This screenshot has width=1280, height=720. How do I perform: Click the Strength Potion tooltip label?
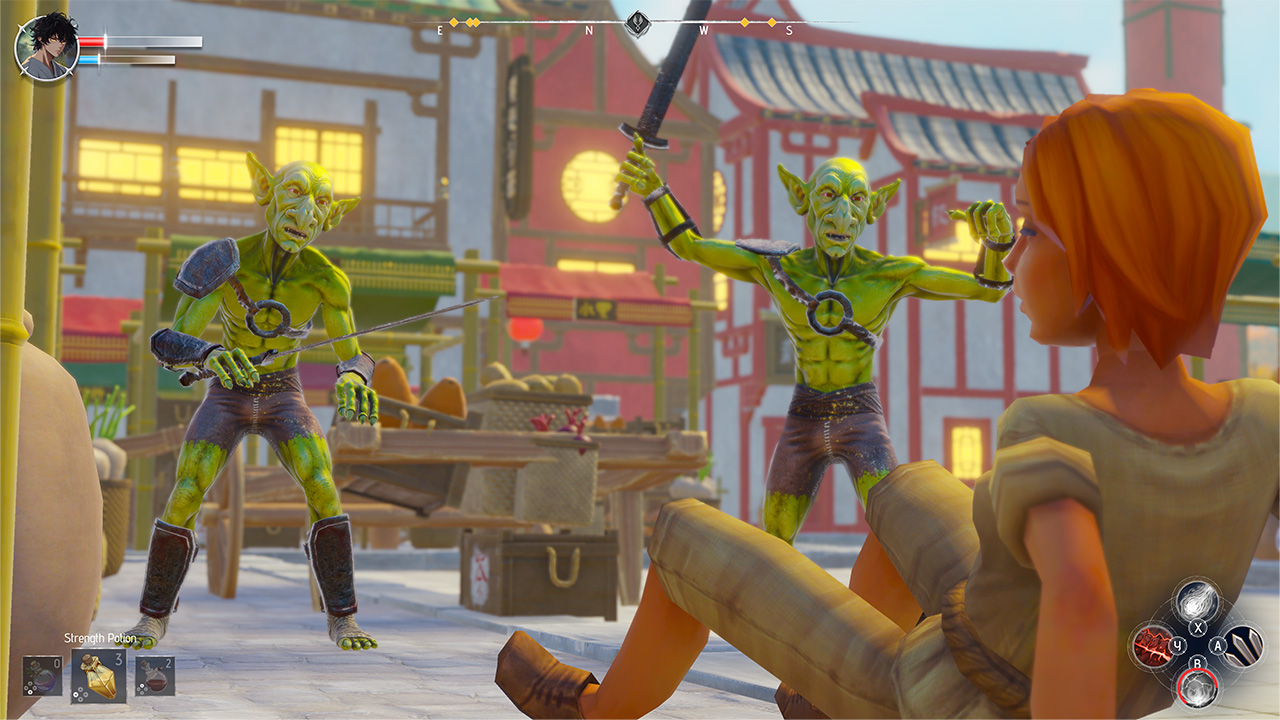[100, 638]
